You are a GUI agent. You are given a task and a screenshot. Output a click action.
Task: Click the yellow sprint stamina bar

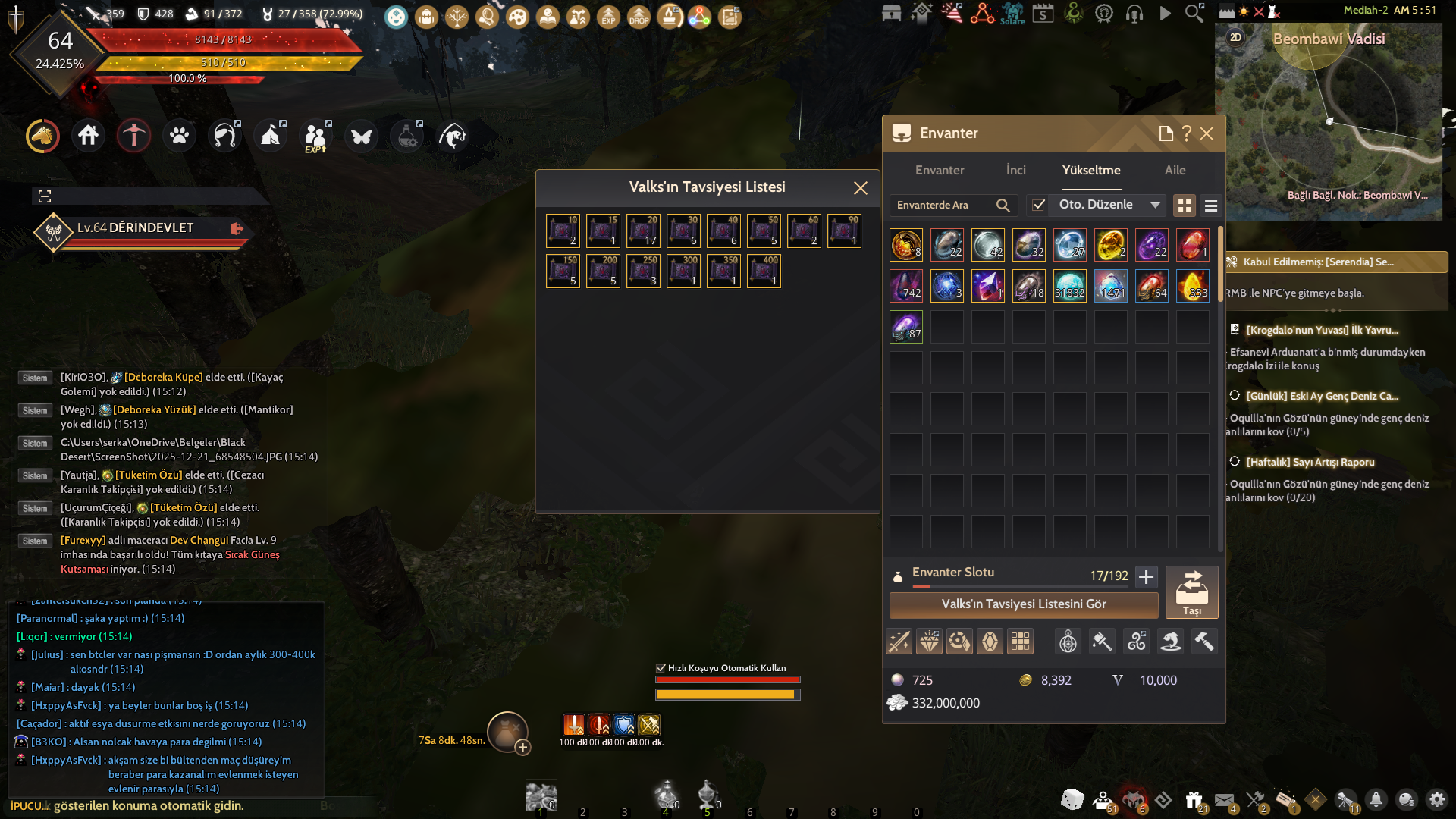point(726,692)
